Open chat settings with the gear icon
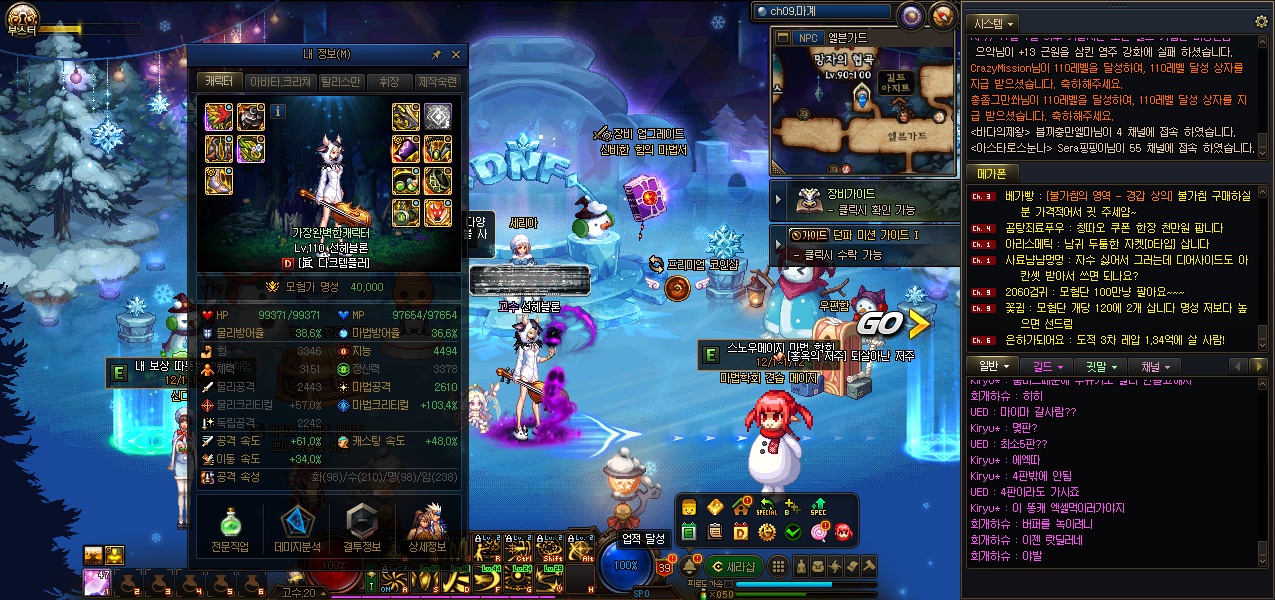The width and height of the screenshot is (1275, 600). [x=1261, y=21]
